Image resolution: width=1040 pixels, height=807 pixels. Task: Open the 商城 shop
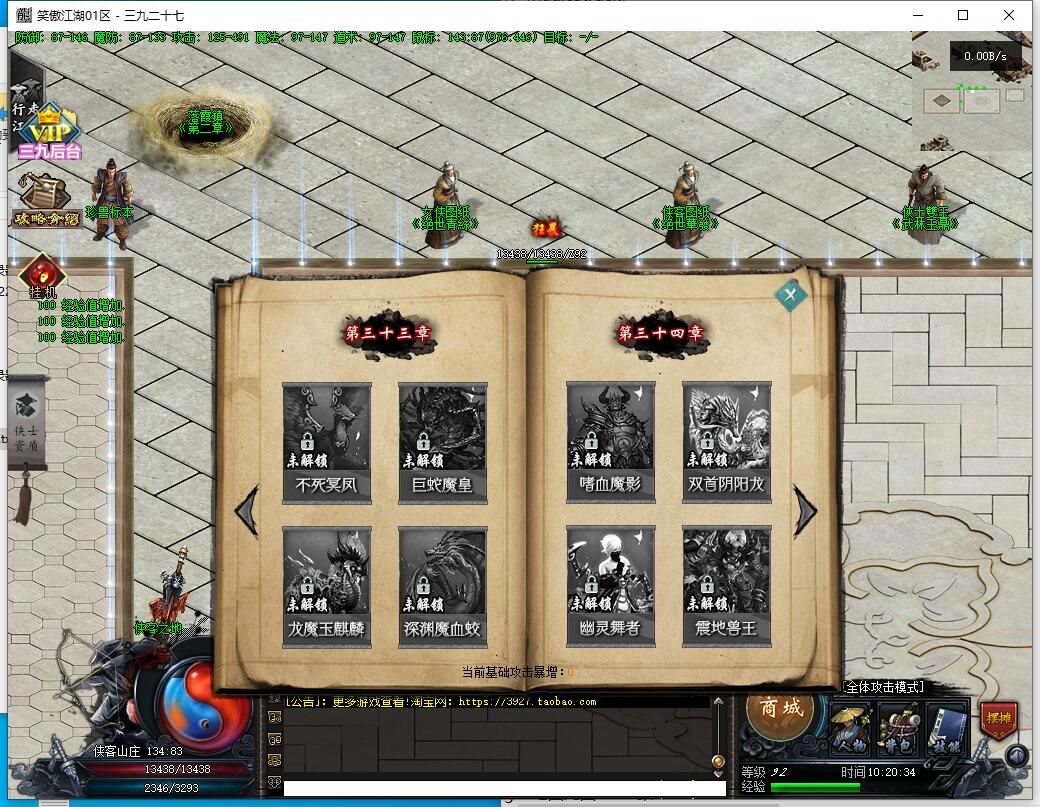click(x=782, y=708)
